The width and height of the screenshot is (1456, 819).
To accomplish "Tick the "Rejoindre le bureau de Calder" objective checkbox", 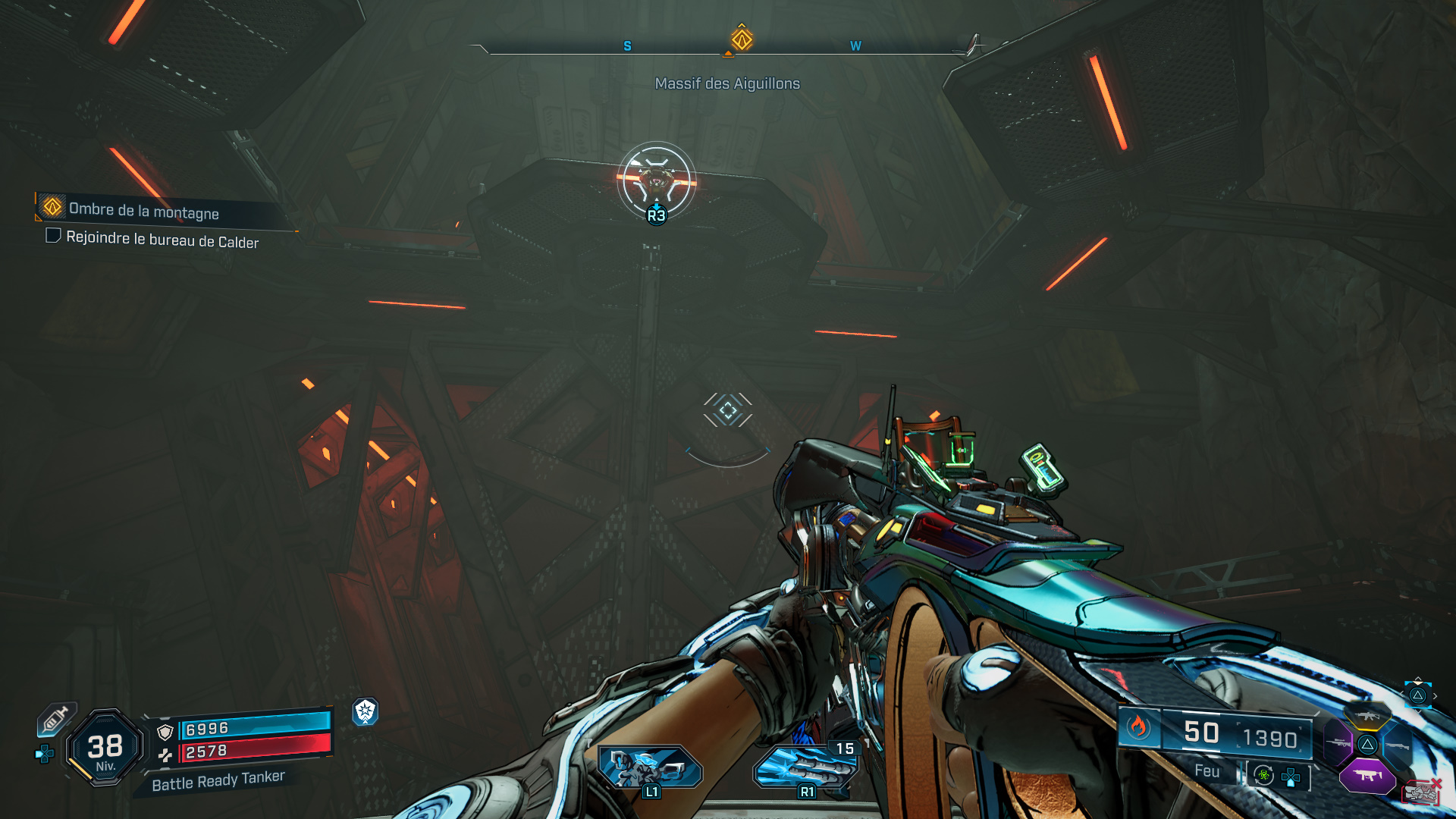I will pyautogui.click(x=53, y=236).
